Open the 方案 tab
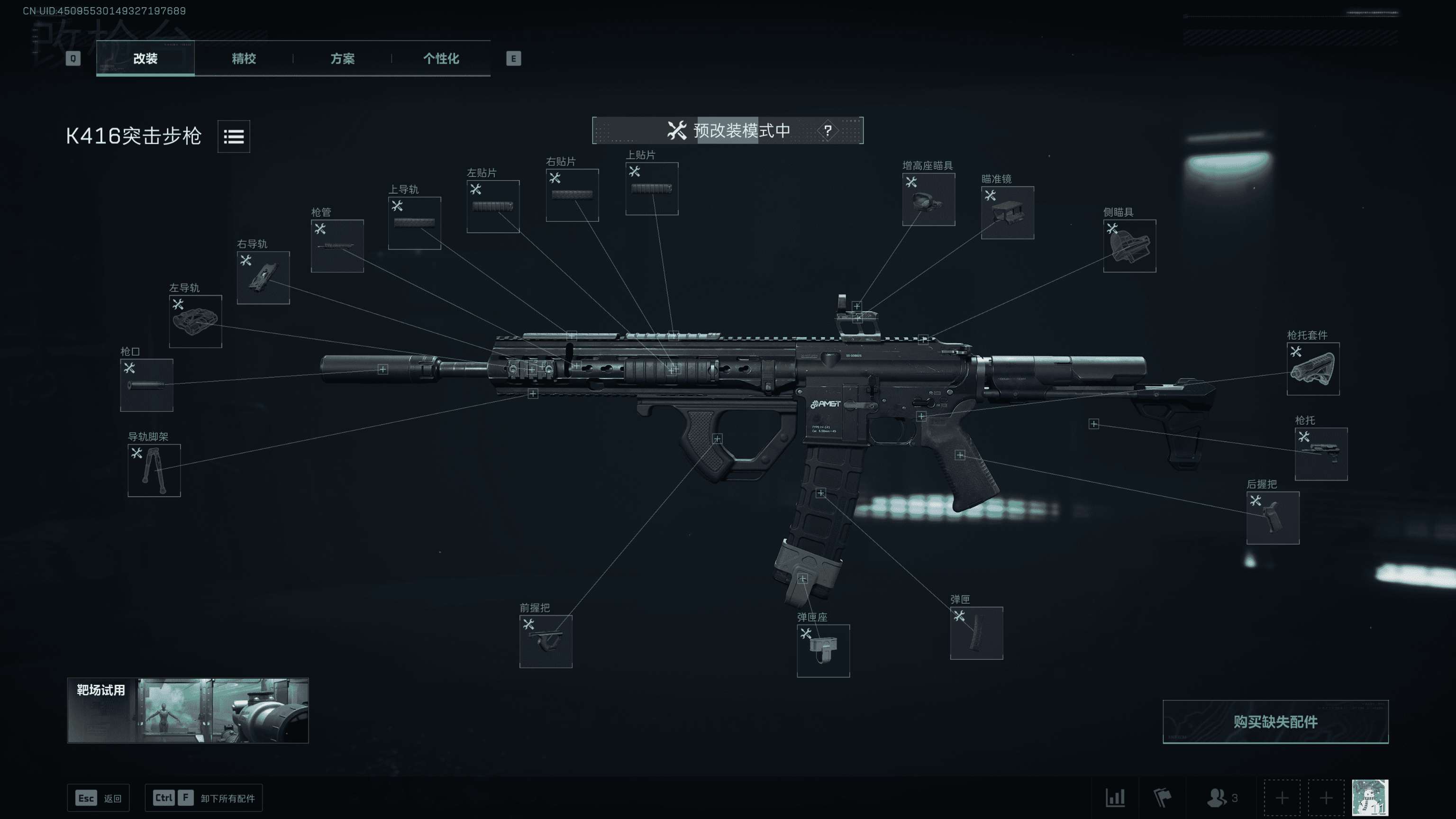This screenshot has height=819, width=1456. tap(342, 58)
